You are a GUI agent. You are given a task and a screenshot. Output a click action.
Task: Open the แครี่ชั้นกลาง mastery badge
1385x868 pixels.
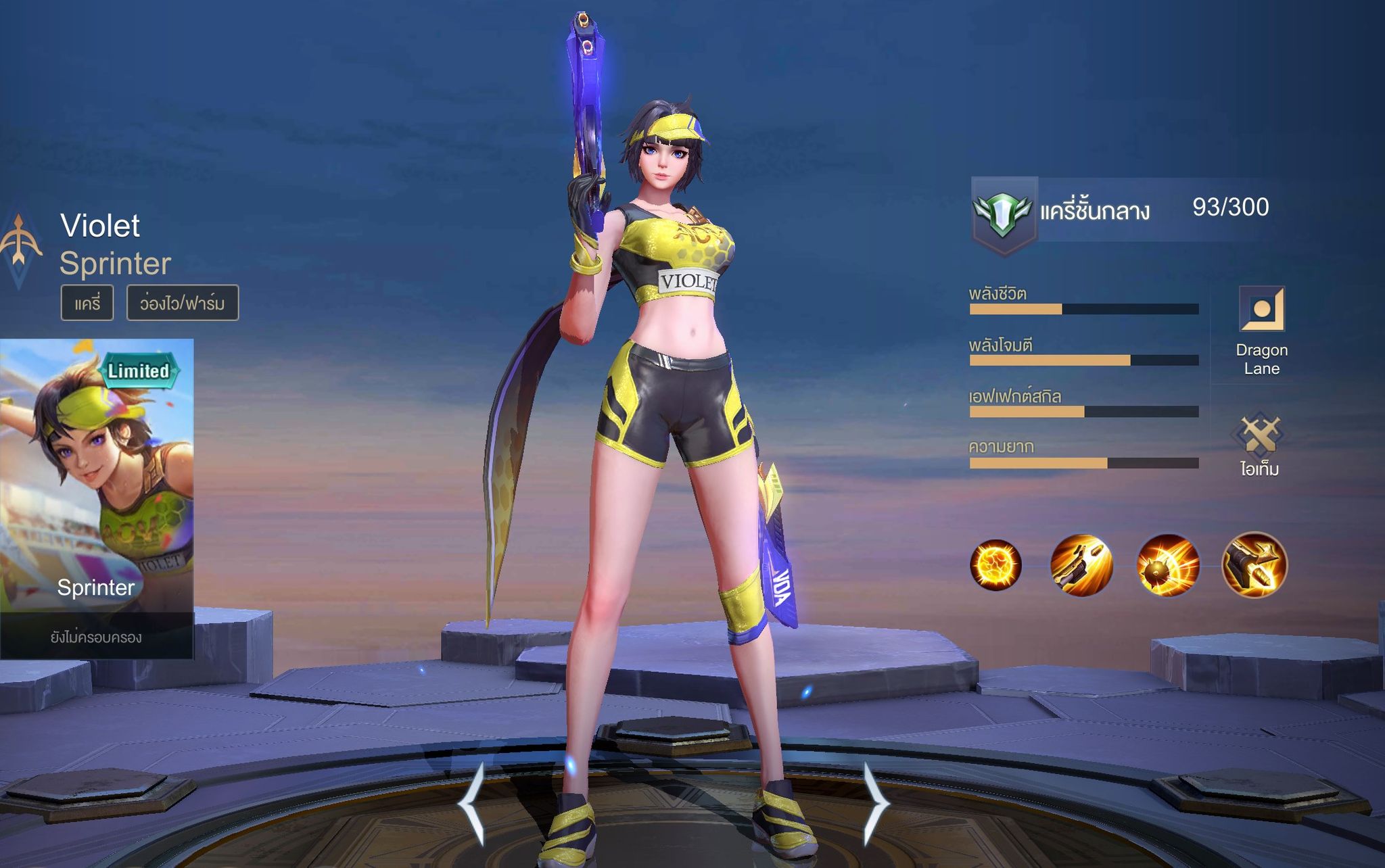(1004, 214)
